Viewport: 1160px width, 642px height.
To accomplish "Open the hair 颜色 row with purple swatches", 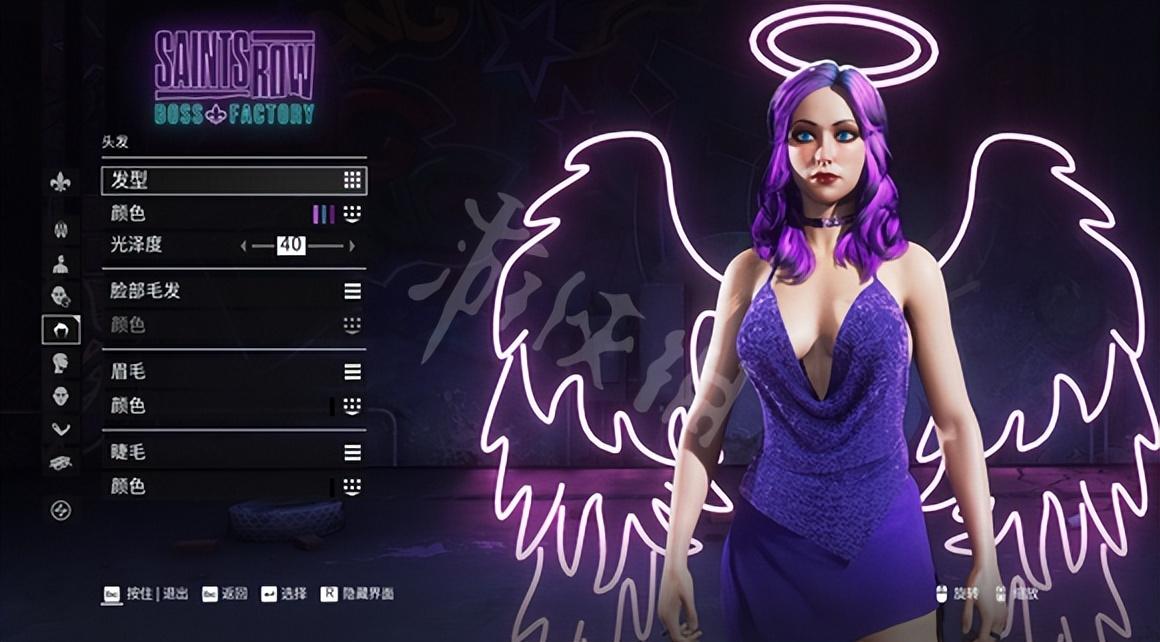I will coord(234,213).
